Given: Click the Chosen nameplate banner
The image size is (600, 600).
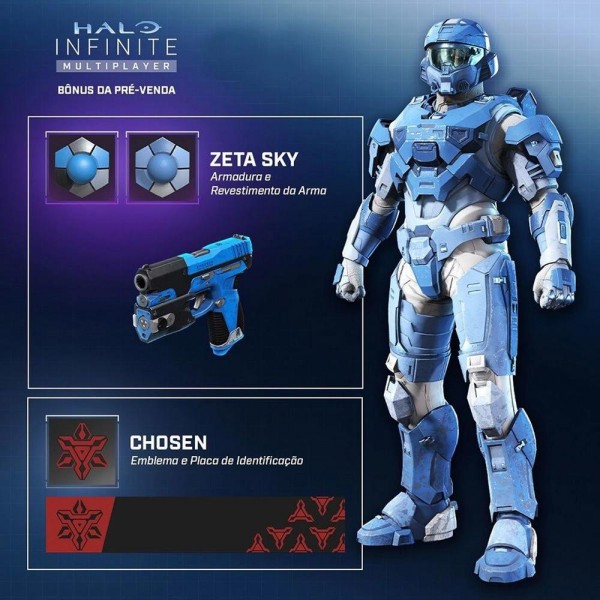Looking at the screenshot, I should (195, 525).
